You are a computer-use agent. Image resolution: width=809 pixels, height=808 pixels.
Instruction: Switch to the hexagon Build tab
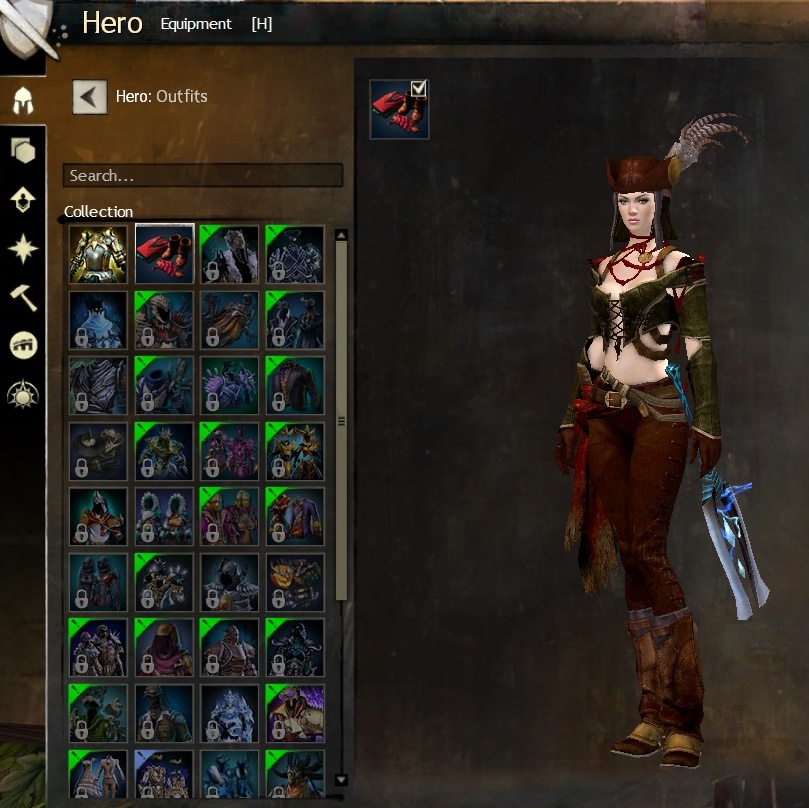point(23,151)
